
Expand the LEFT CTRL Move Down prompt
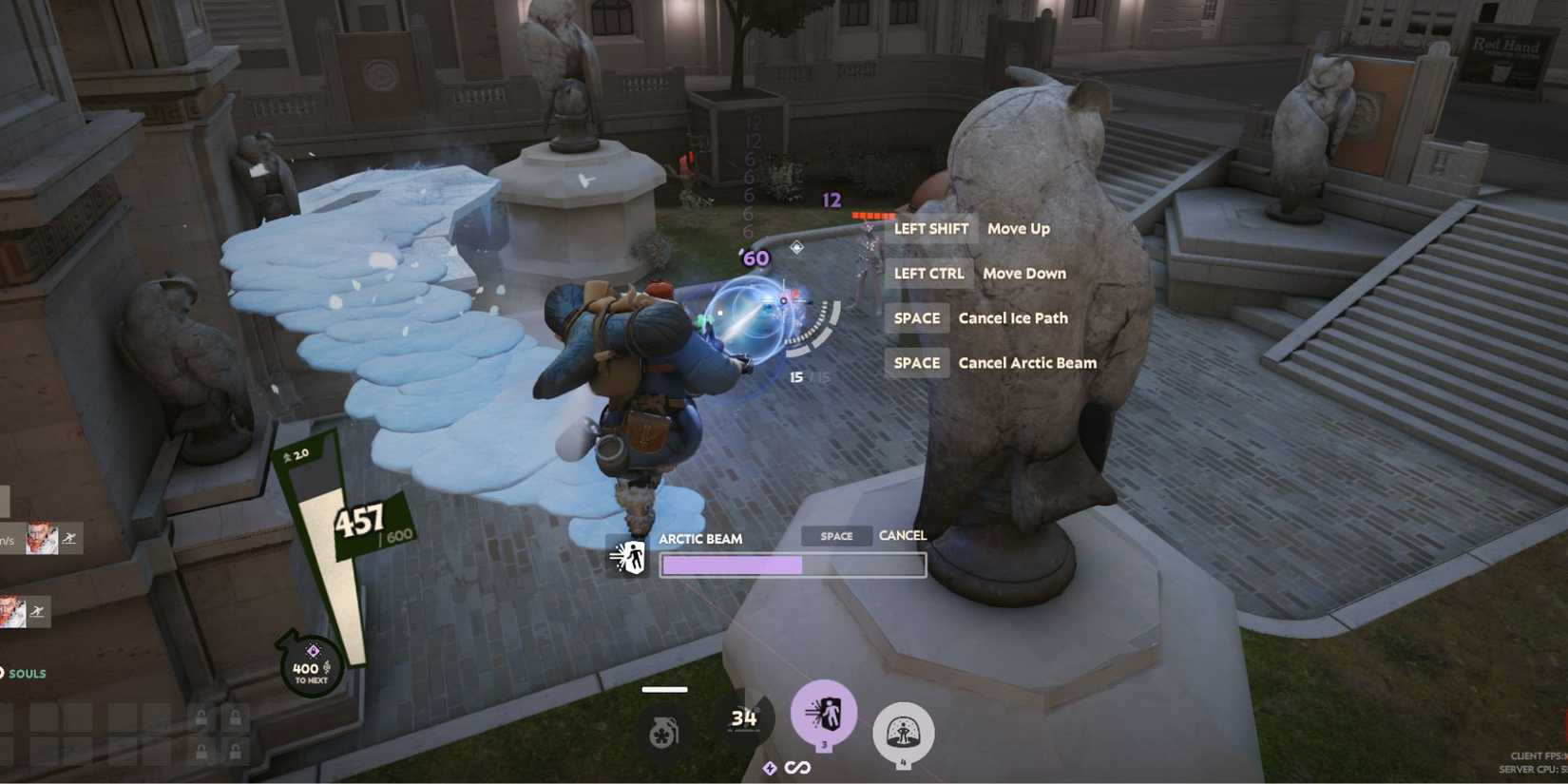[x=973, y=273]
